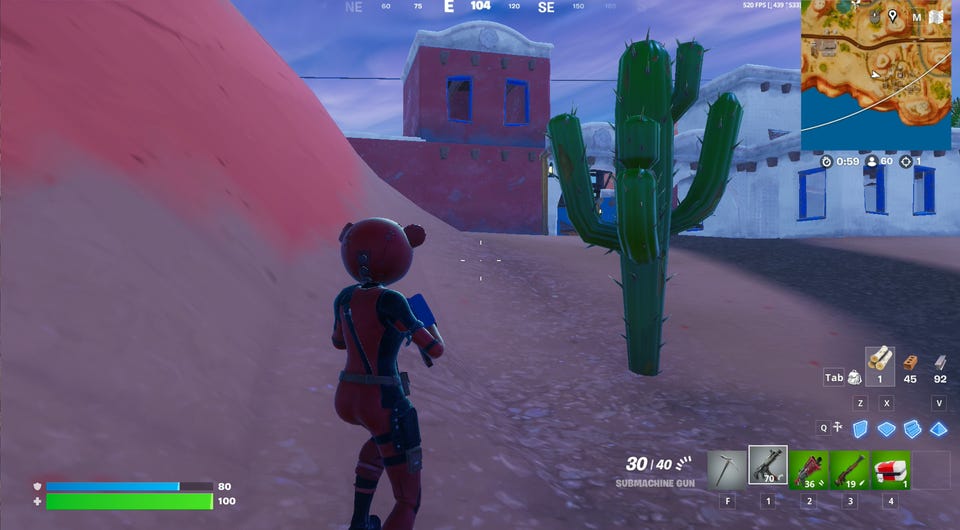Select the wall building piece
The height and width of the screenshot is (530, 960).
860,428
